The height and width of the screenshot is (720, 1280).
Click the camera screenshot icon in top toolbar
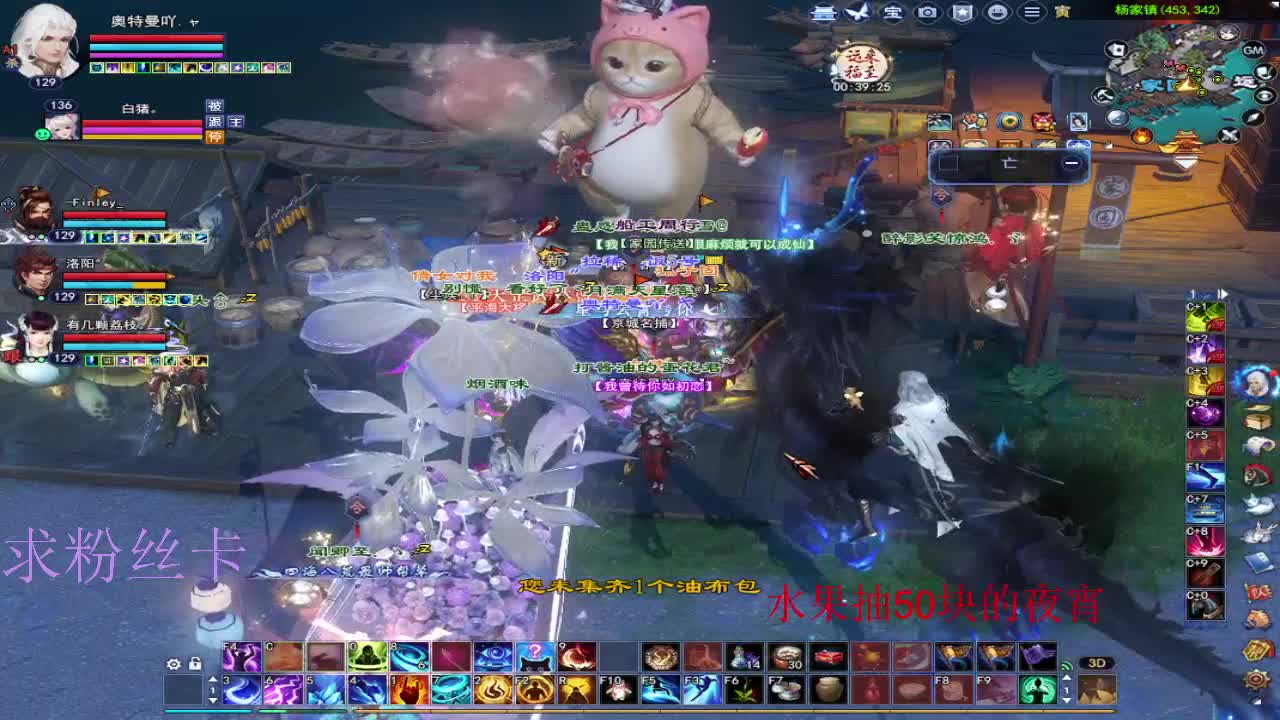926,13
